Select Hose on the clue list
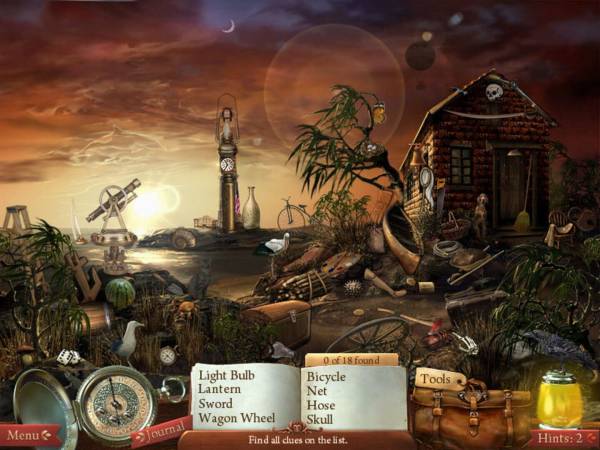 (x=319, y=405)
